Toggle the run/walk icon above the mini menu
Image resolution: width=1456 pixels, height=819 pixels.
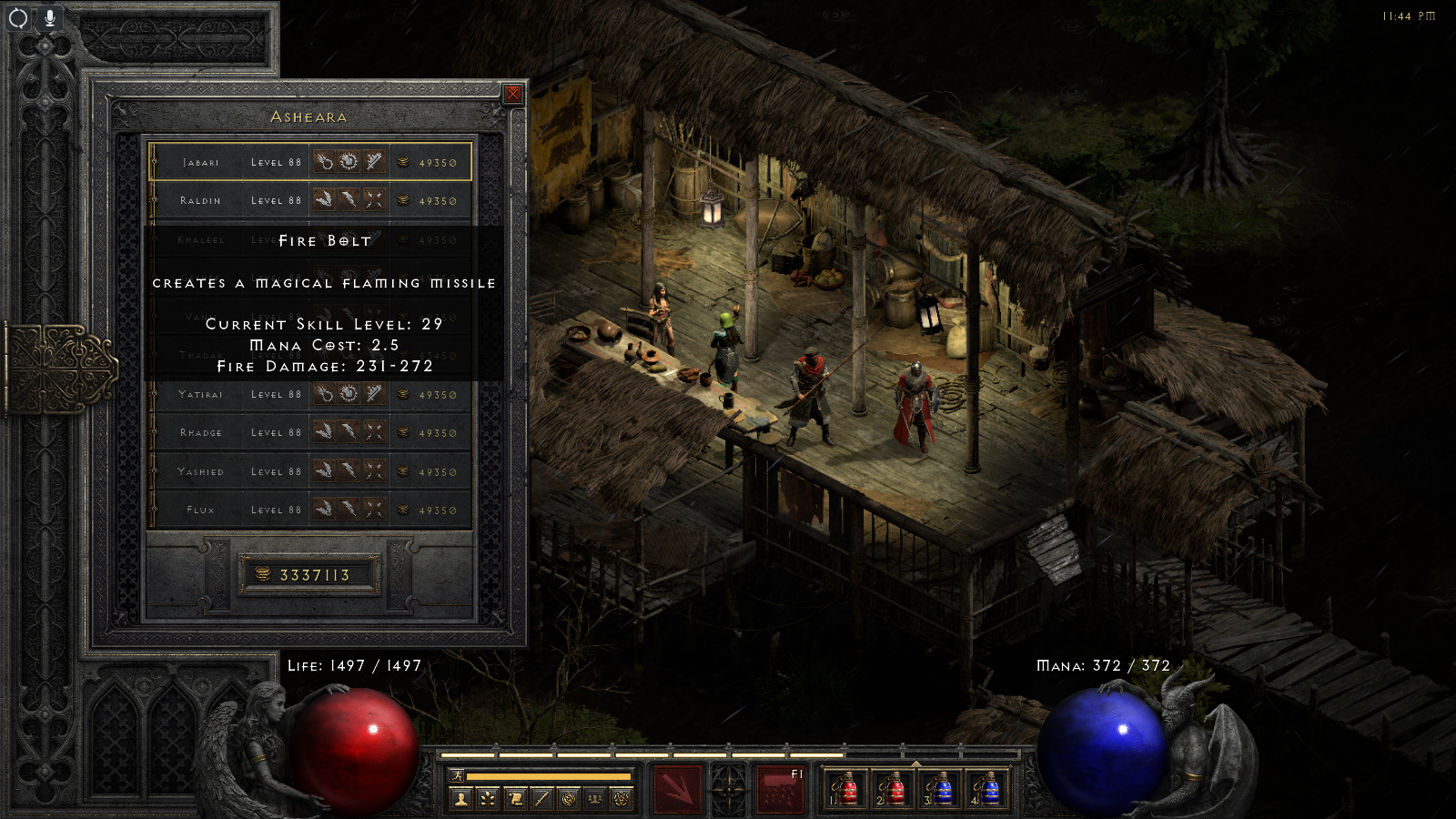coord(458,775)
